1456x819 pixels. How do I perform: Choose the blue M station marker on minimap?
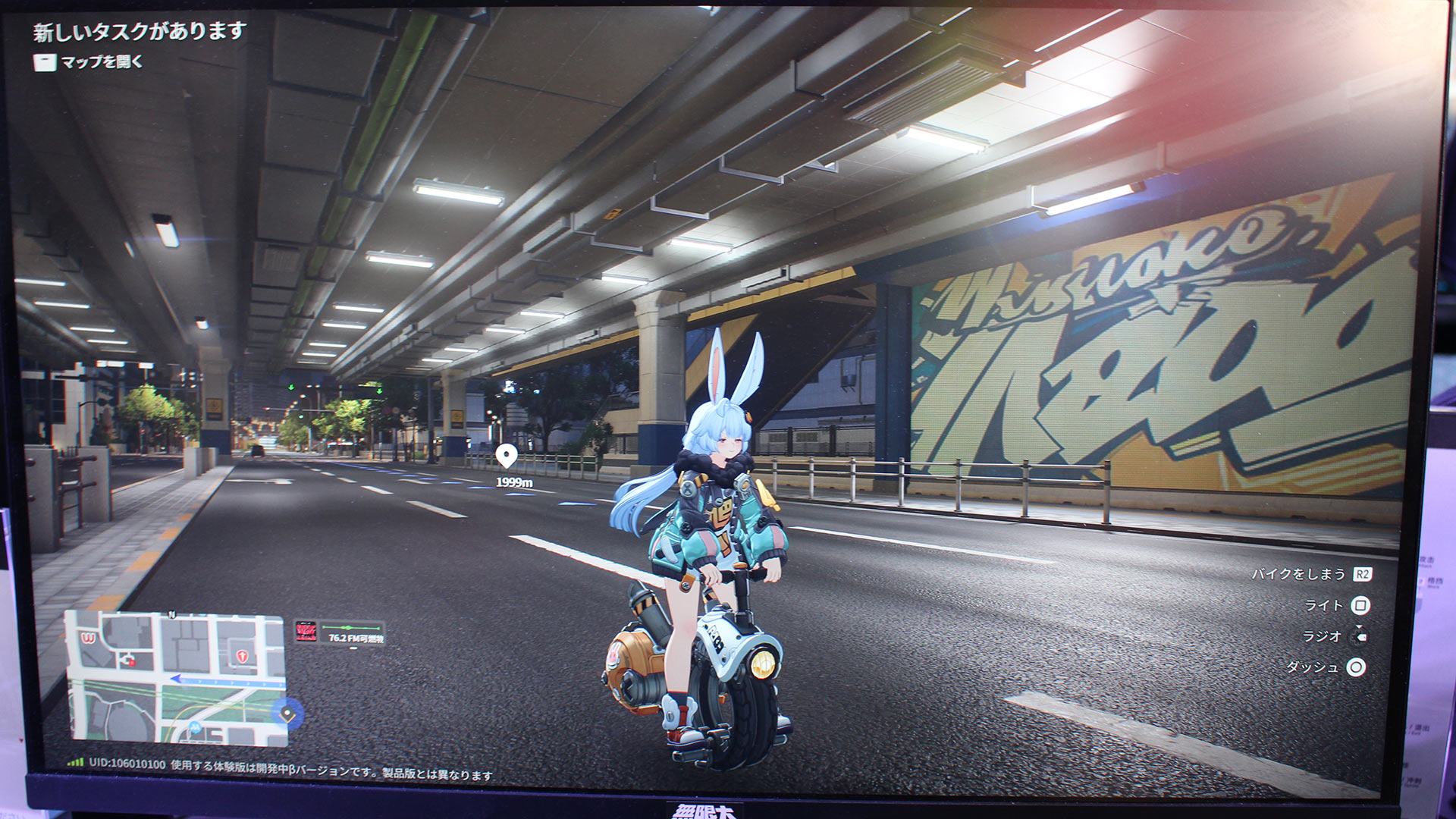point(196,727)
